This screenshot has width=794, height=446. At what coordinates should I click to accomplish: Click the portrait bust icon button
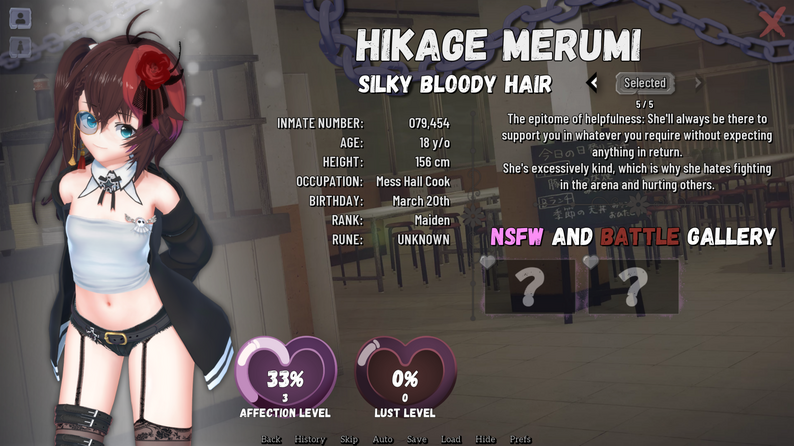click(x=20, y=18)
